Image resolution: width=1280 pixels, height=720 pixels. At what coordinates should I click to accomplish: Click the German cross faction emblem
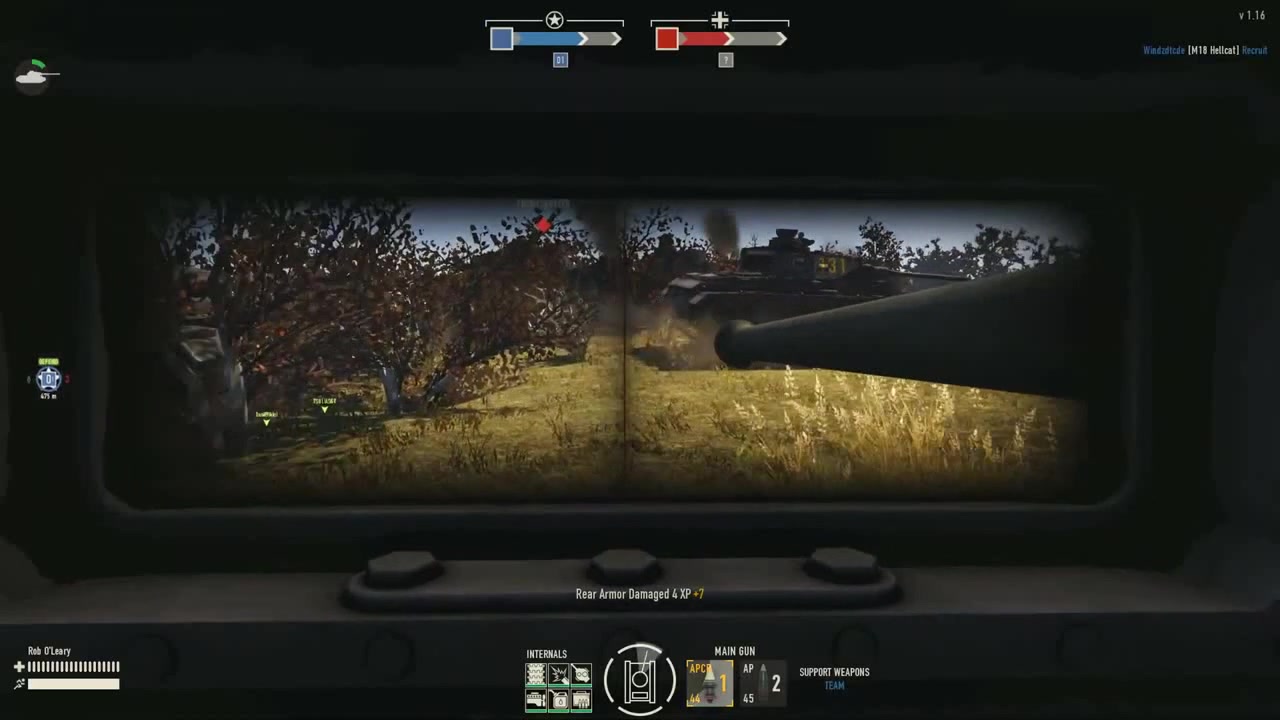point(720,20)
